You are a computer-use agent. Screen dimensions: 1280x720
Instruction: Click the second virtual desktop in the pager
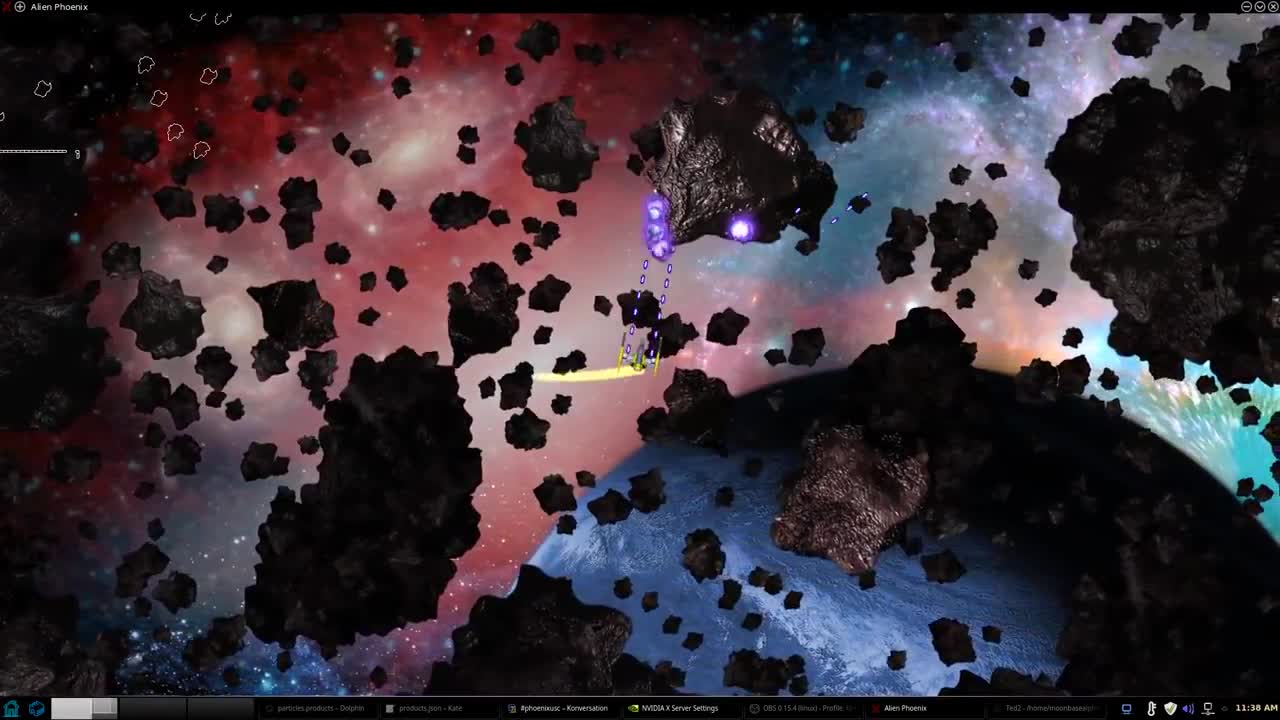tap(102, 708)
